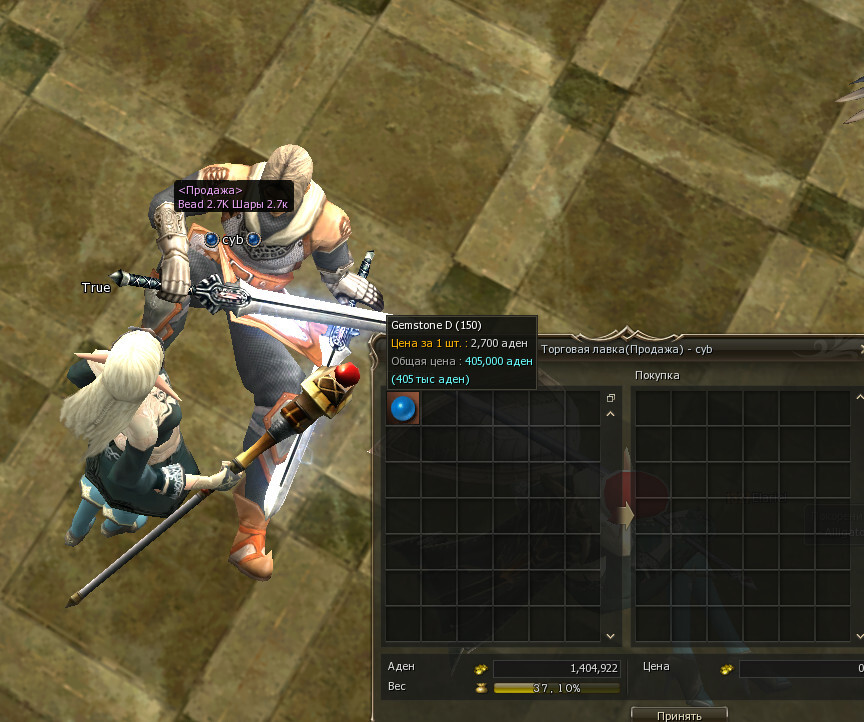
Task: Toggle the sale list view mode icon
Action: tap(610, 397)
